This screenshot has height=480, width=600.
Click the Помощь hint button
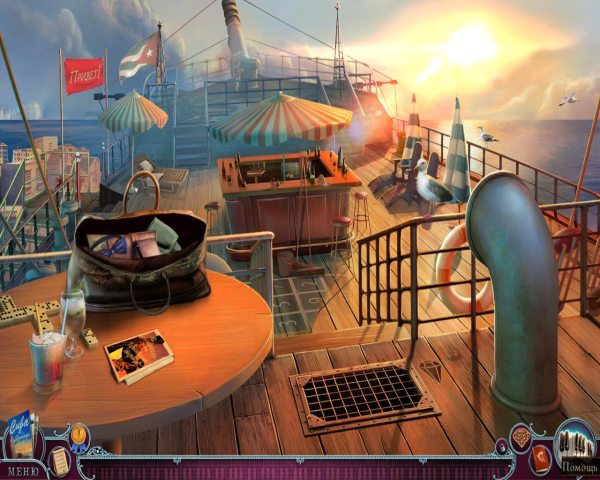(576, 446)
